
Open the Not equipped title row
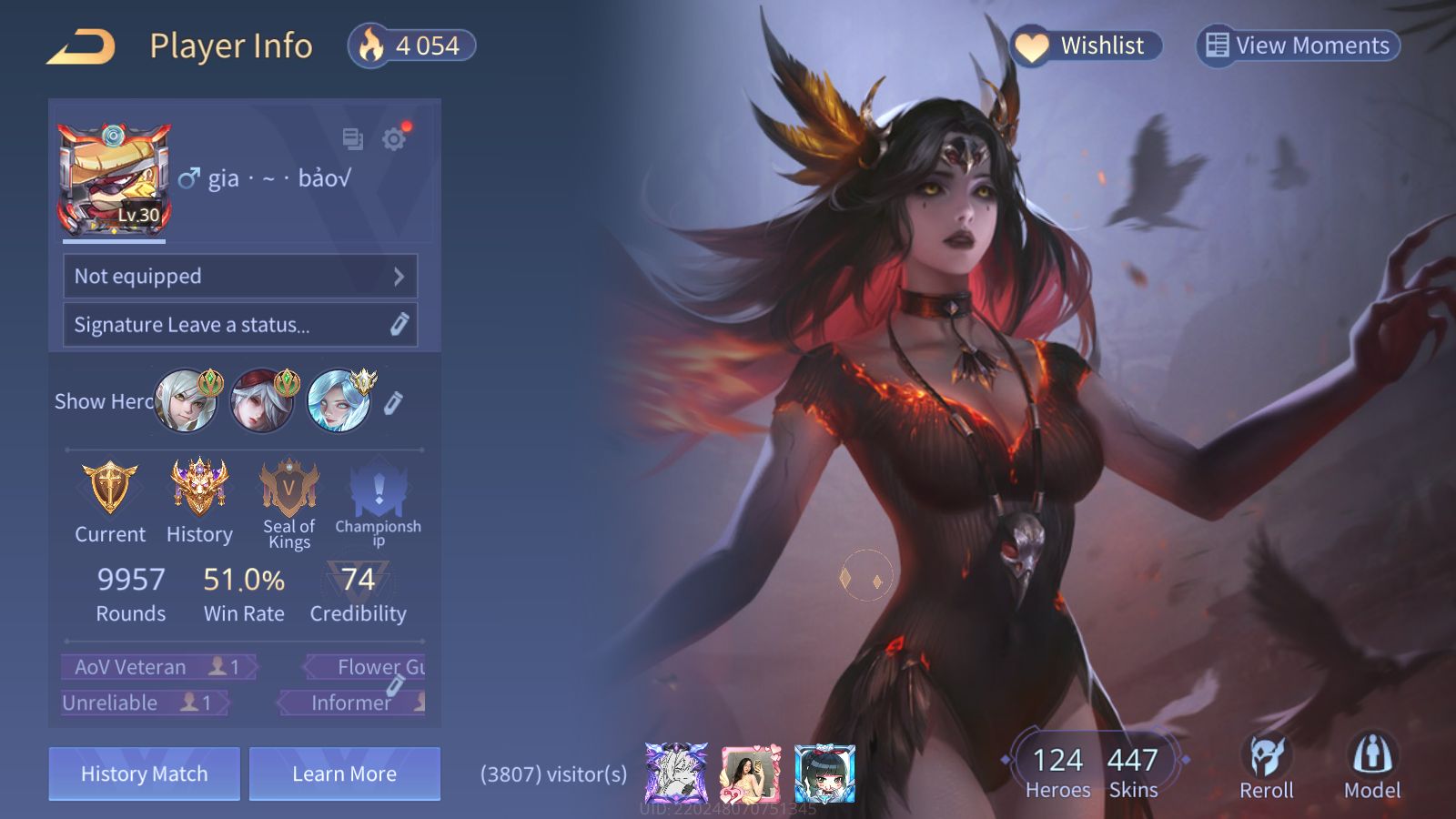(240, 276)
